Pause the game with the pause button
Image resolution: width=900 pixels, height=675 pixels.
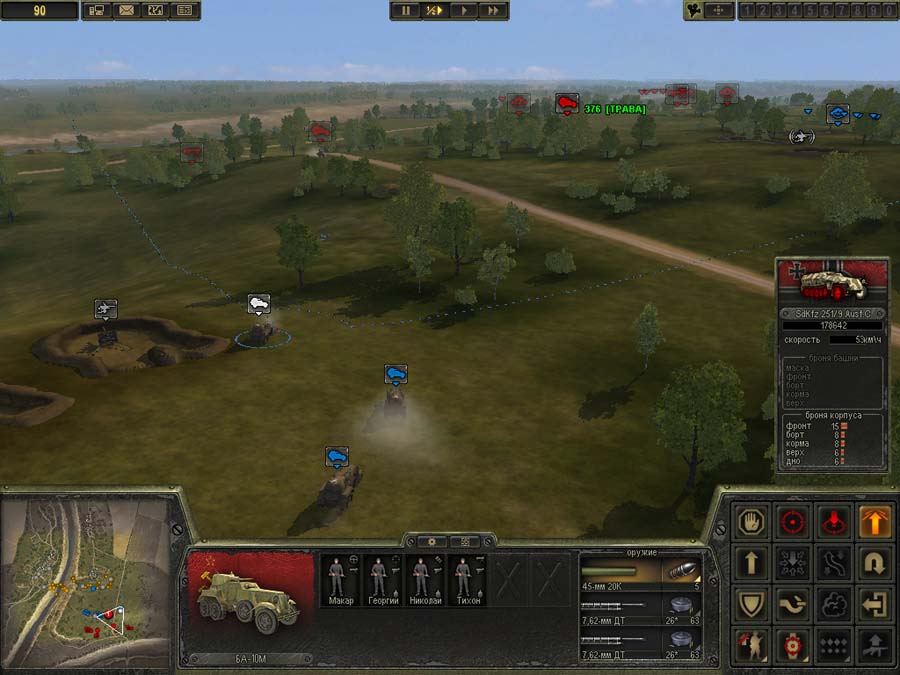pyautogui.click(x=406, y=10)
